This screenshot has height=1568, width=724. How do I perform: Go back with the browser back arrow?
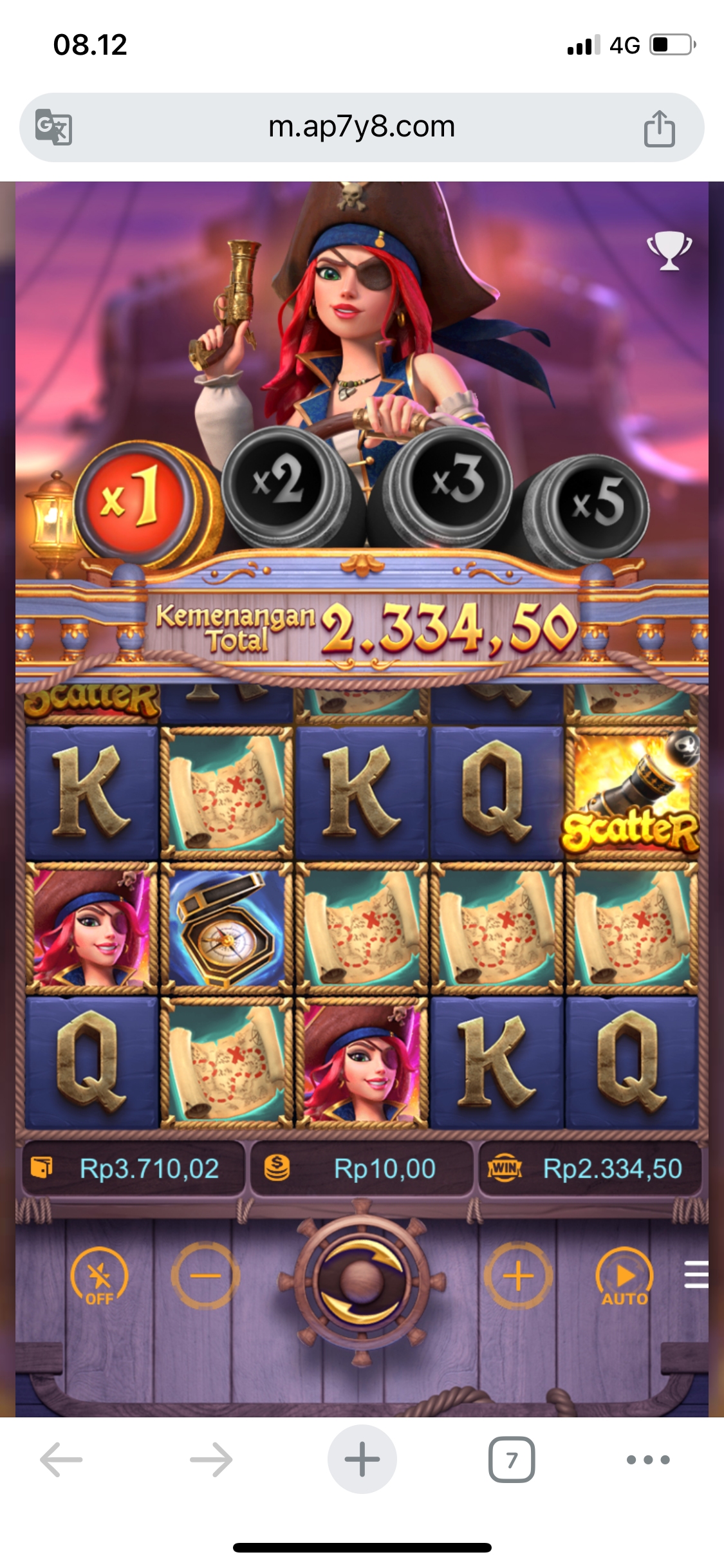click(61, 1459)
